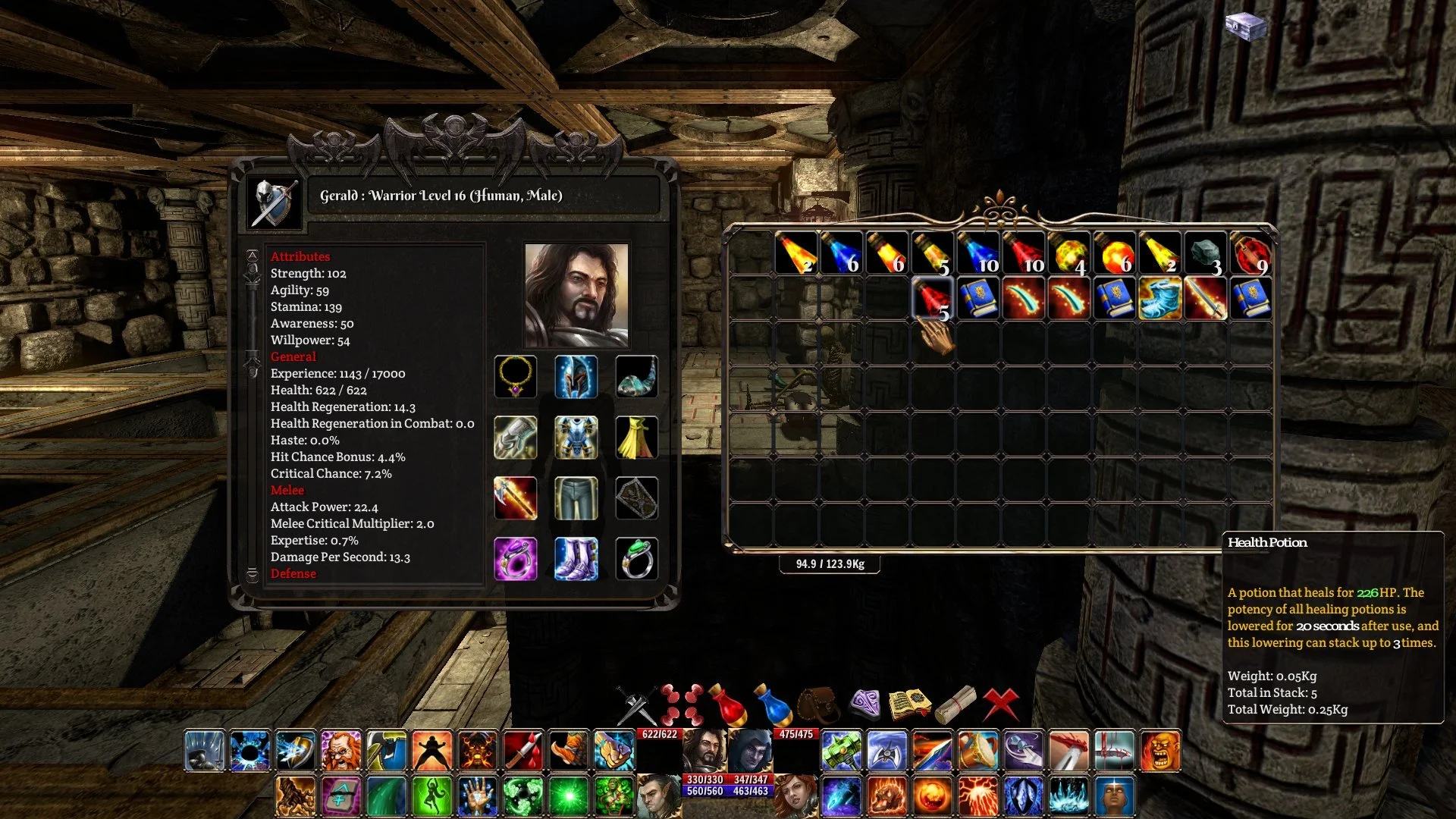The width and height of the screenshot is (1456, 819).
Task: Open the recipe book icon on the toolbar
Action: 910,701
